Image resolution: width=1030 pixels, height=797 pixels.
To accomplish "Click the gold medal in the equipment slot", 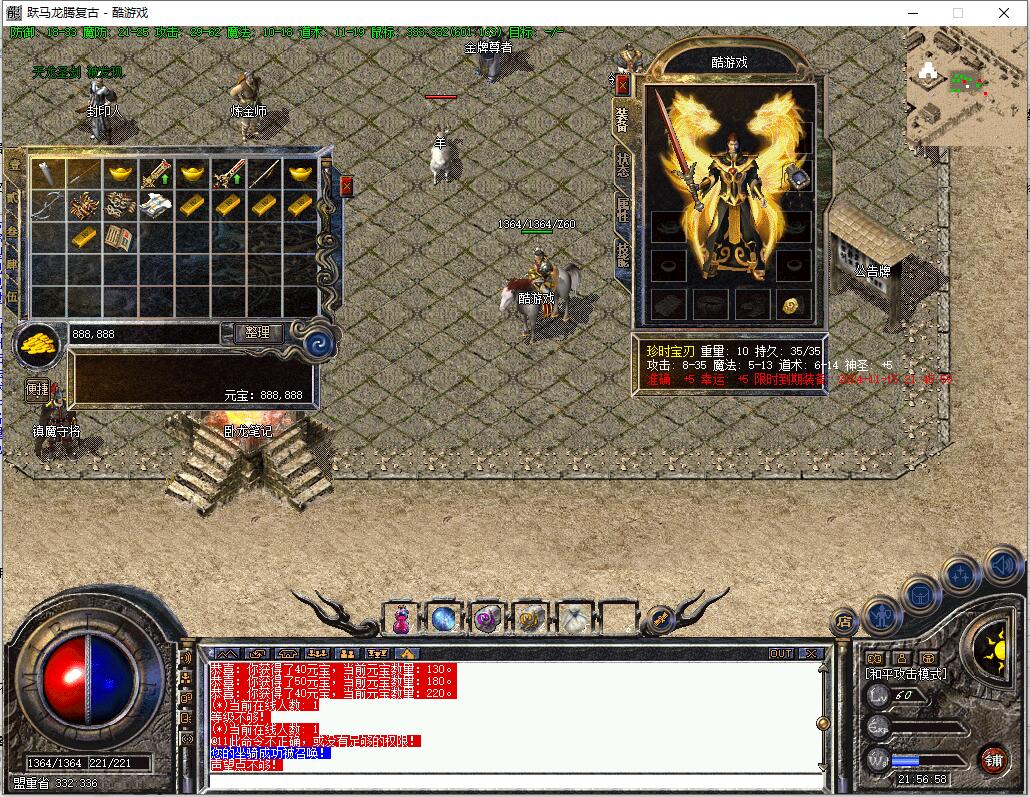I will tap(792, 305).
